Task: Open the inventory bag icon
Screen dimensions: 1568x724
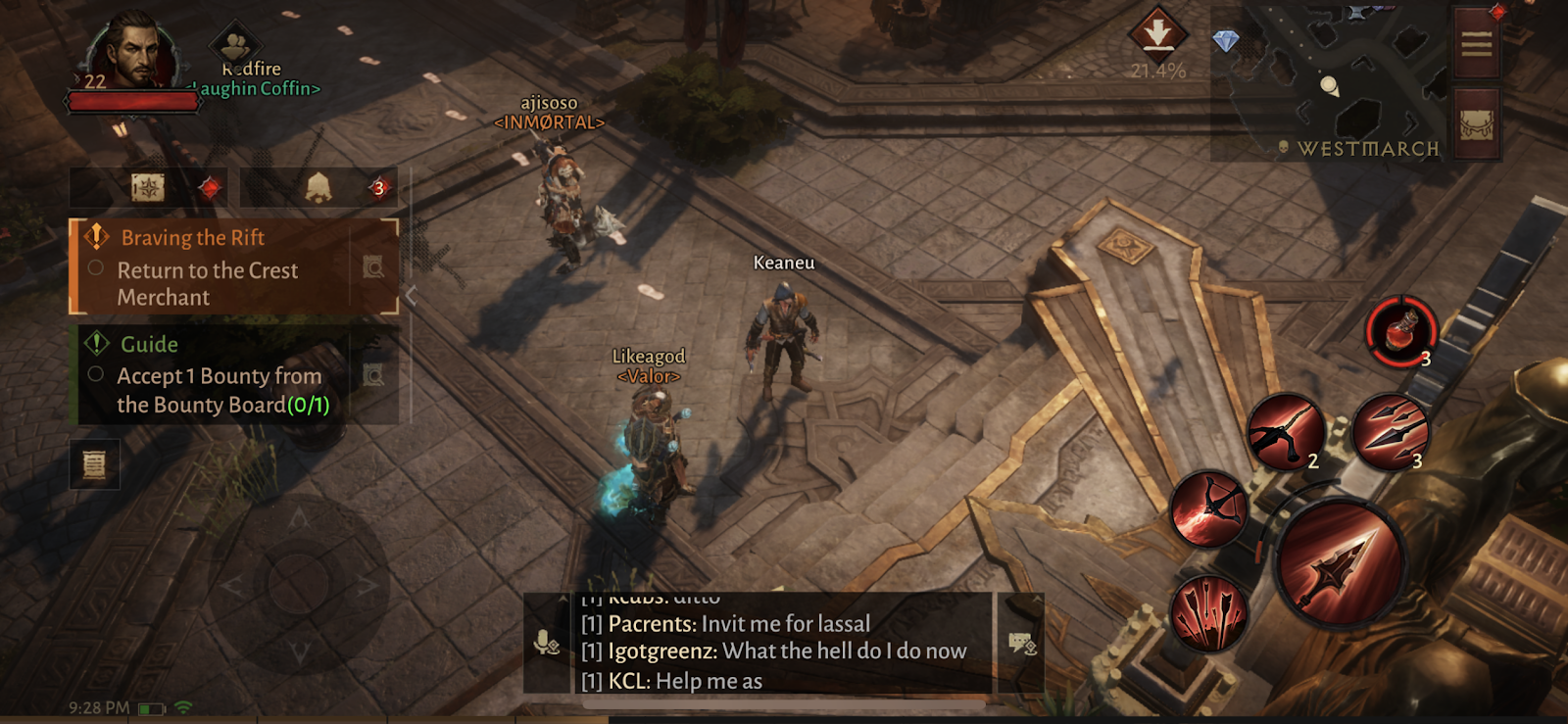Action: 1476,124
